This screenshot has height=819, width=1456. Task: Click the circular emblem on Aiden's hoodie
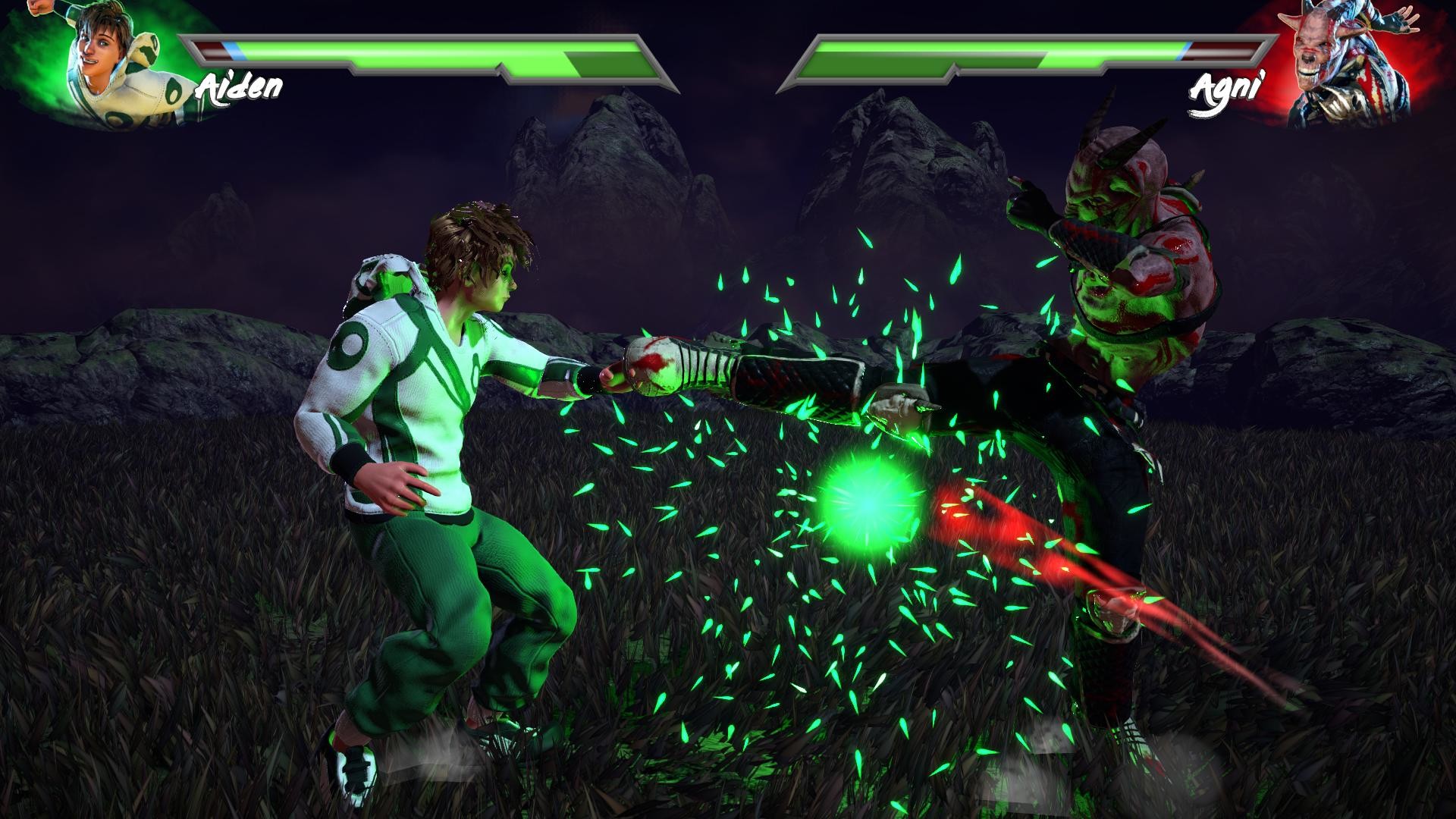point(350,345)
